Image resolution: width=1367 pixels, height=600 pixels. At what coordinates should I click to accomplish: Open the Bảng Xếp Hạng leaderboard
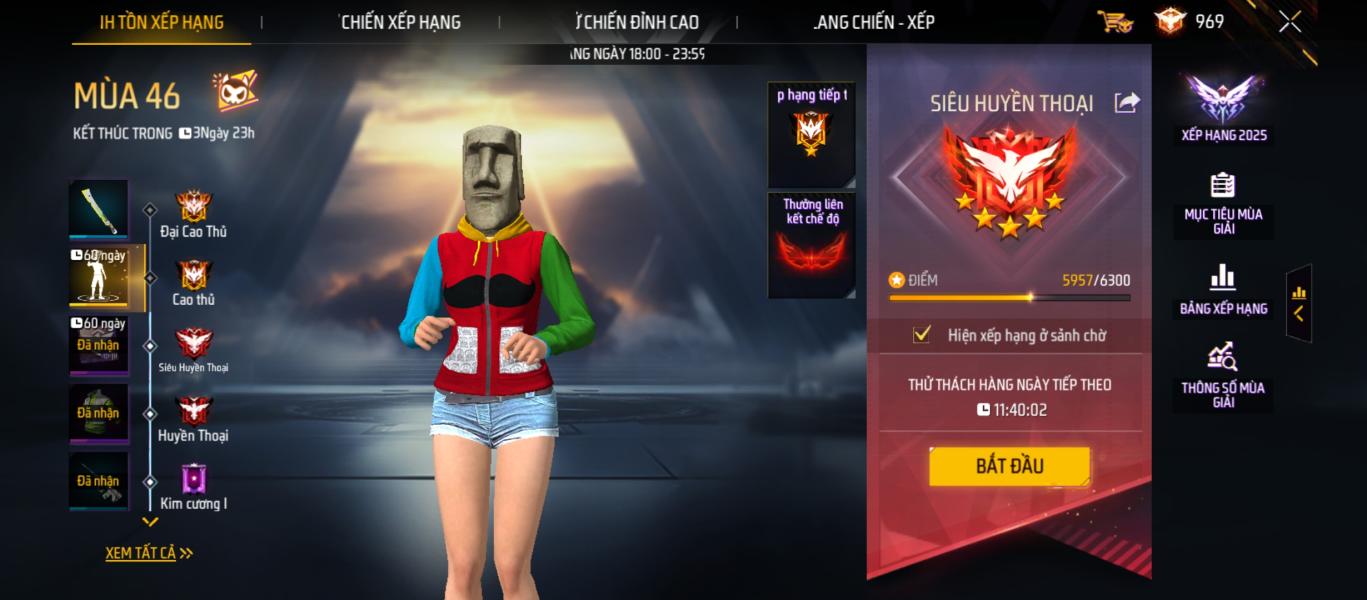coord(1223,290)
